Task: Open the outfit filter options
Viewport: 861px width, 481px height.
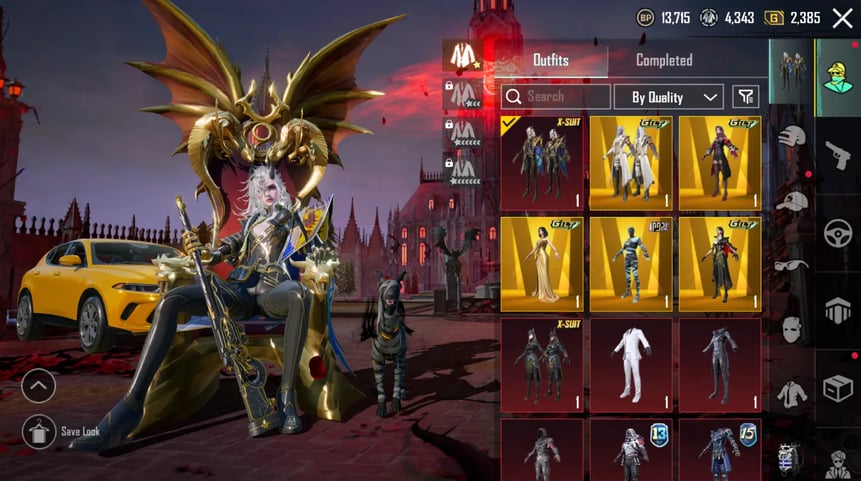Action: click(745, 97)
